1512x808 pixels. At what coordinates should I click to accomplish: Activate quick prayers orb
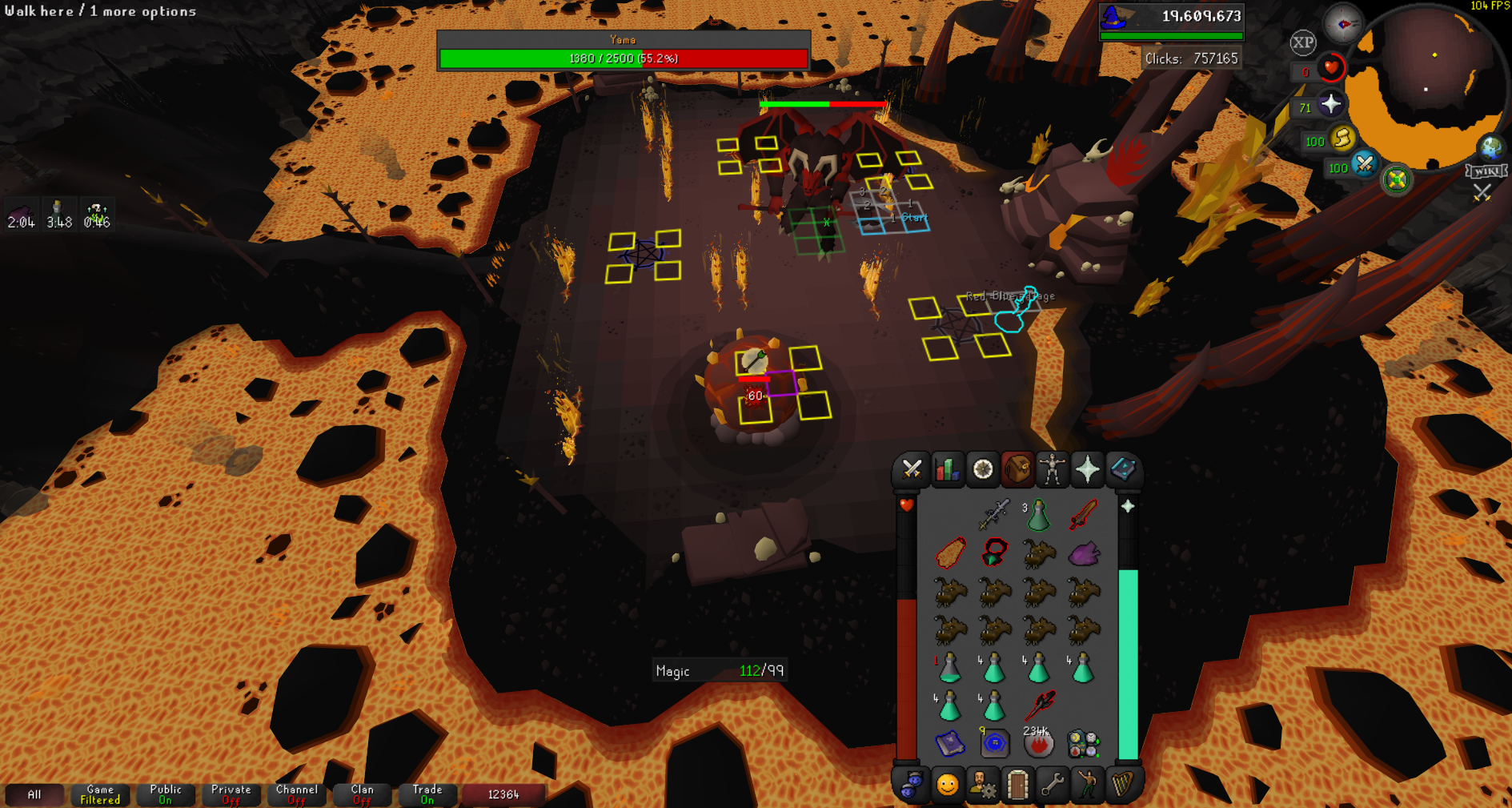pyautogui.click(x=1330, y=104)
